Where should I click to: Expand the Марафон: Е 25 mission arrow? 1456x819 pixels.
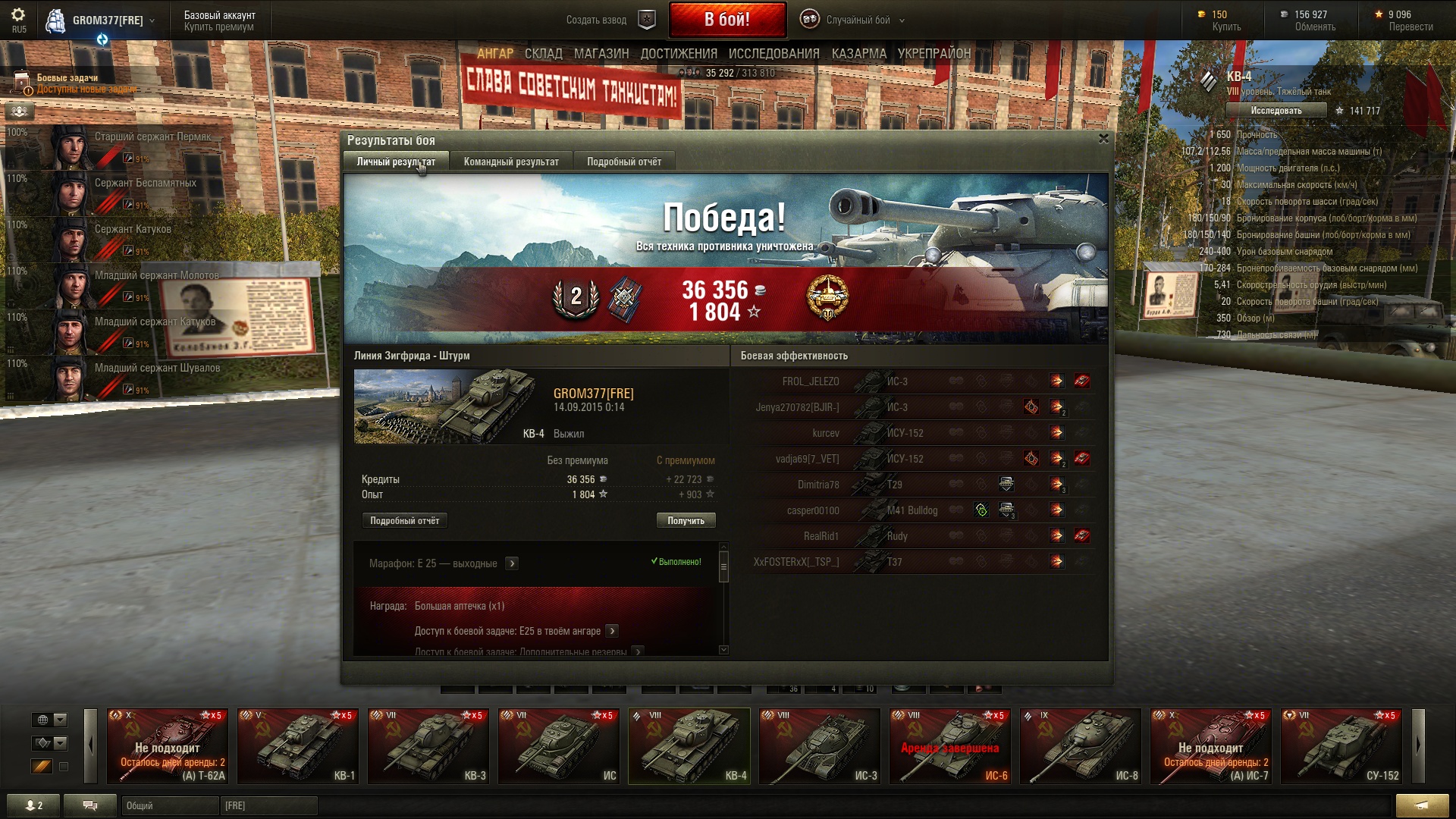click(512, 563)
